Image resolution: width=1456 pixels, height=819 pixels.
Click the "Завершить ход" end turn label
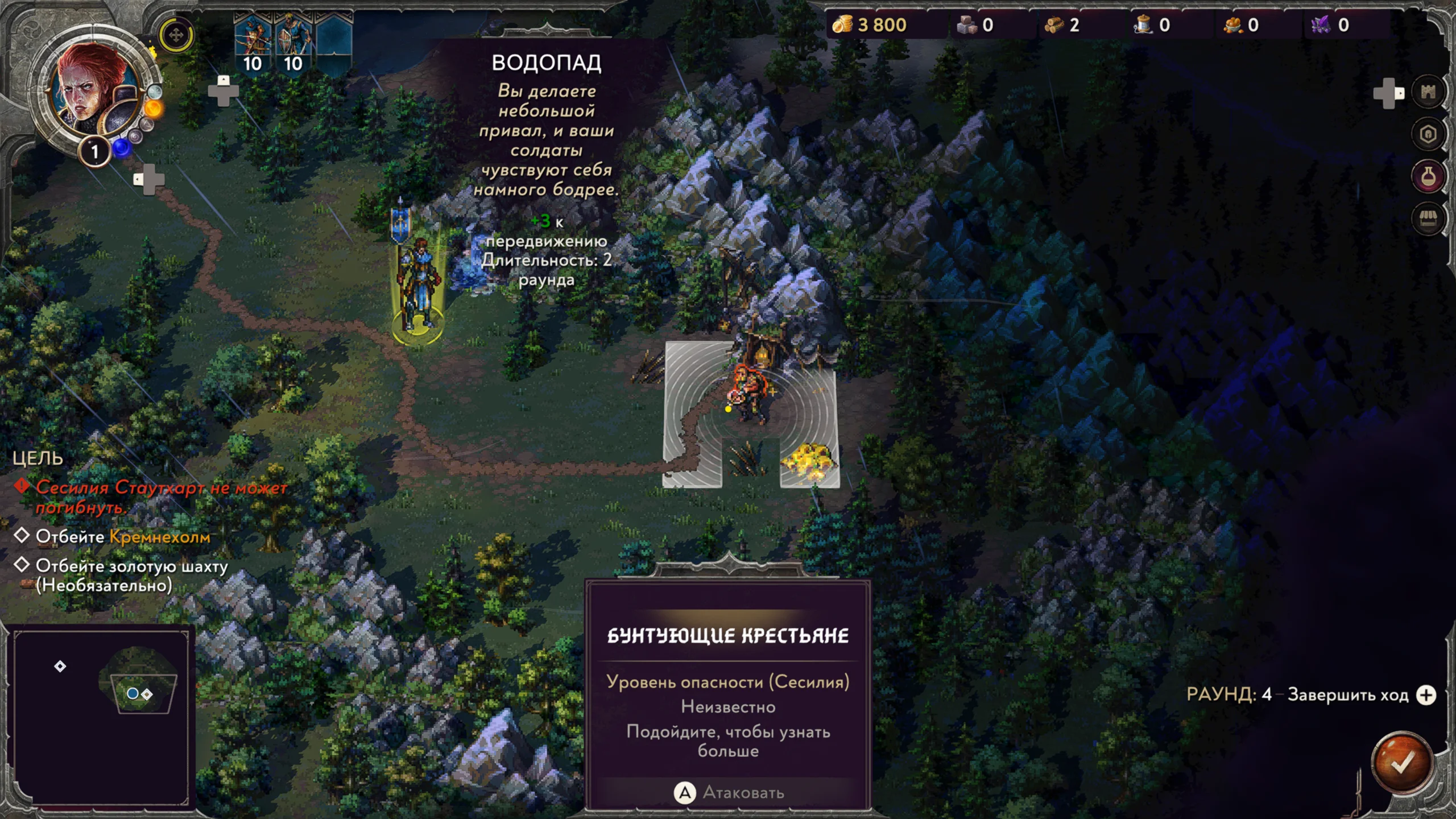(1347, 695)
